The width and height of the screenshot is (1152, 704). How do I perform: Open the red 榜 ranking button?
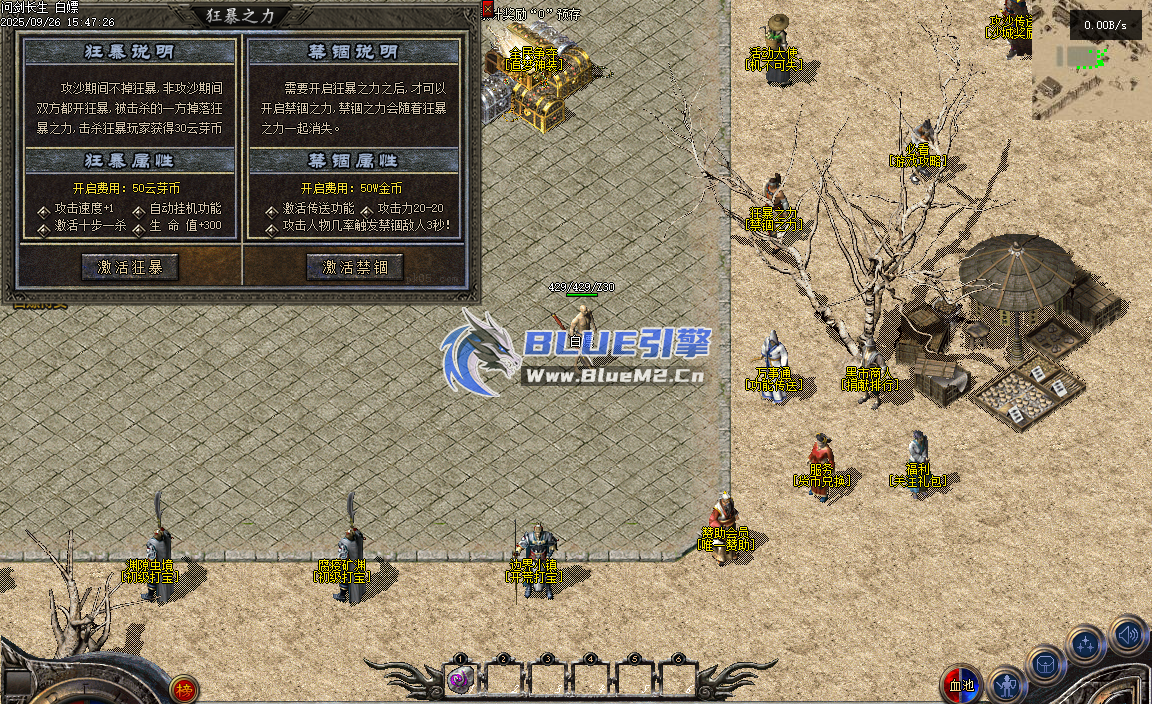tap(183, 688)
